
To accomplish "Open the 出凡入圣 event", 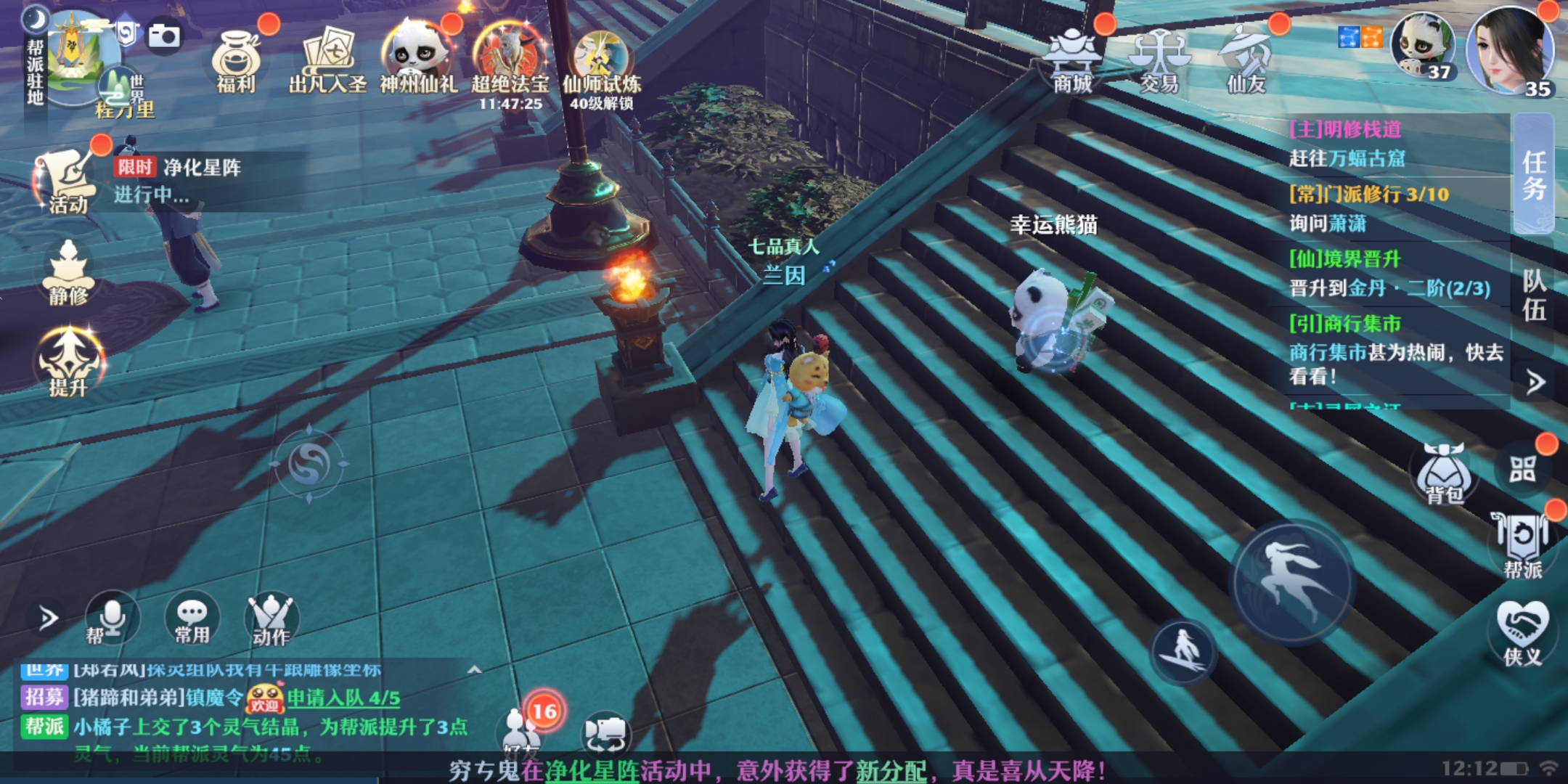I will coord(327,62).
